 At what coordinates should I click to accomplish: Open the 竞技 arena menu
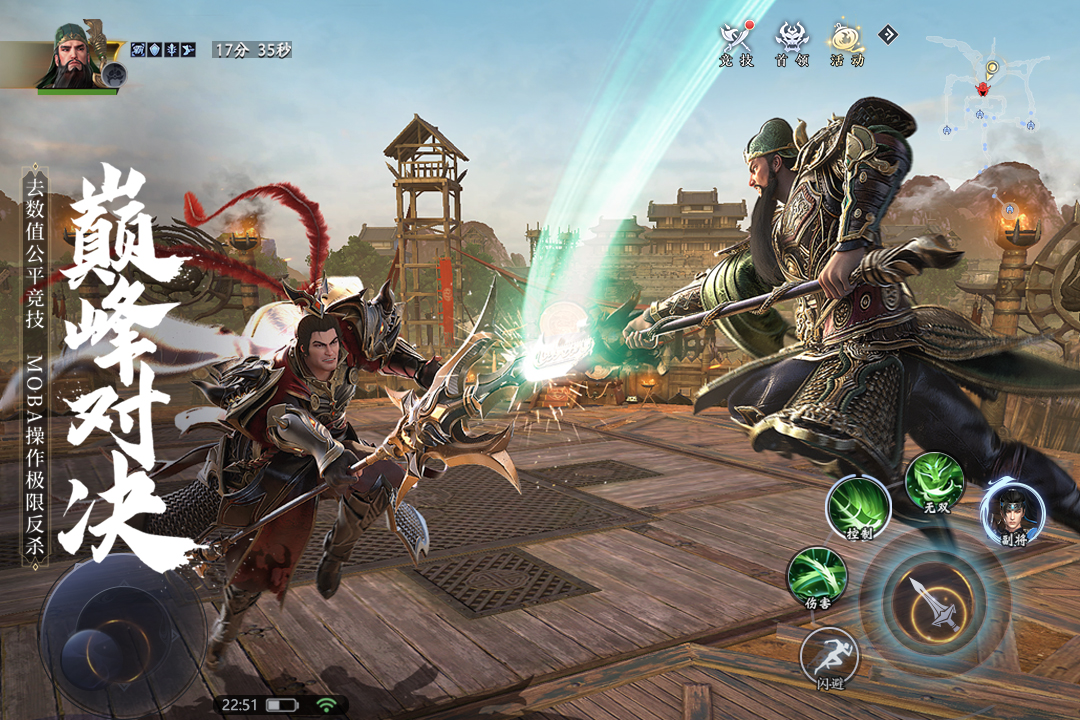(736, 42)
